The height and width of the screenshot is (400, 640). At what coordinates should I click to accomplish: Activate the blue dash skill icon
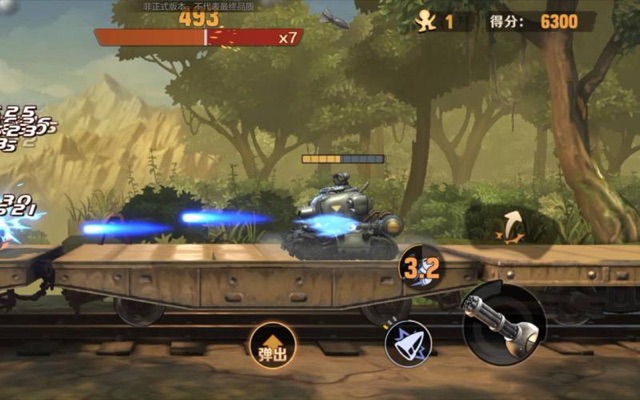point(408,343)
